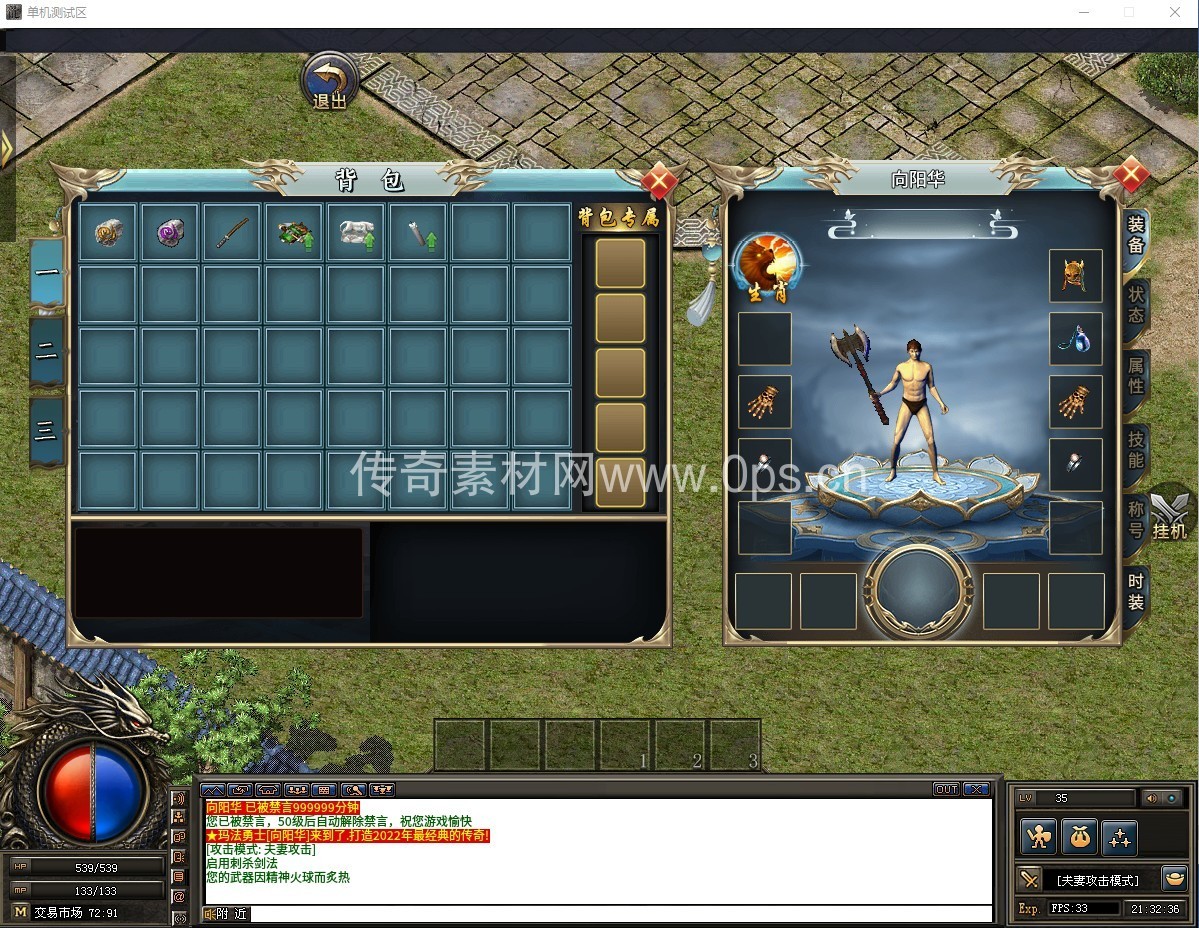Switch to backpack page 二
Viewport: 1199px width, 928px height.
coord(47,351)
